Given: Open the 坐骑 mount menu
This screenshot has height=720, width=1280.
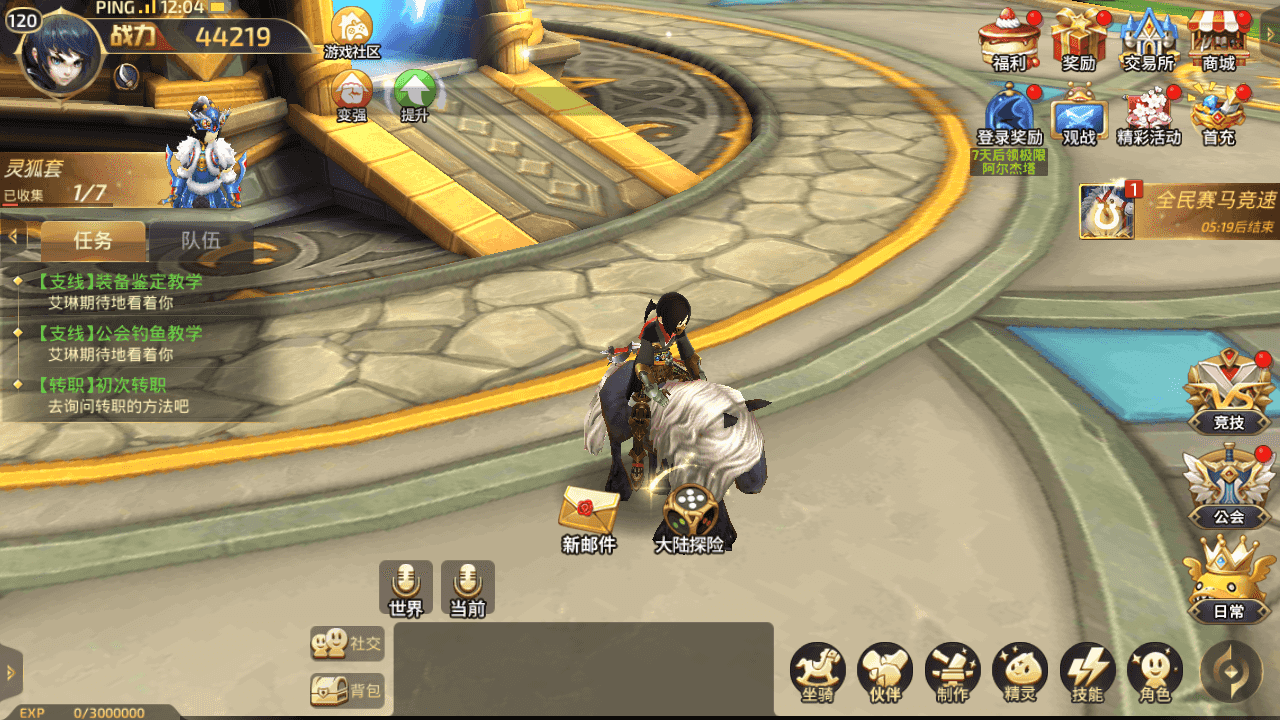Looking at the screenshot, I should coord(818,672).
